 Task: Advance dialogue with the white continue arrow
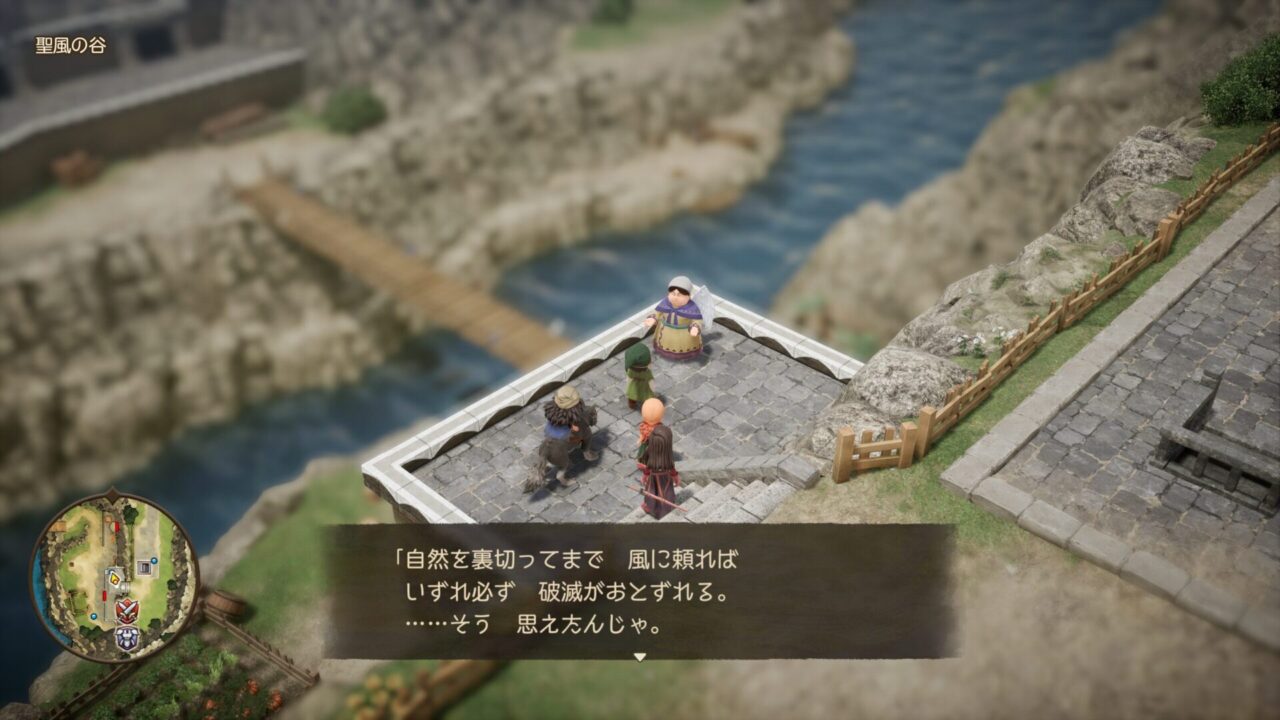640,657
